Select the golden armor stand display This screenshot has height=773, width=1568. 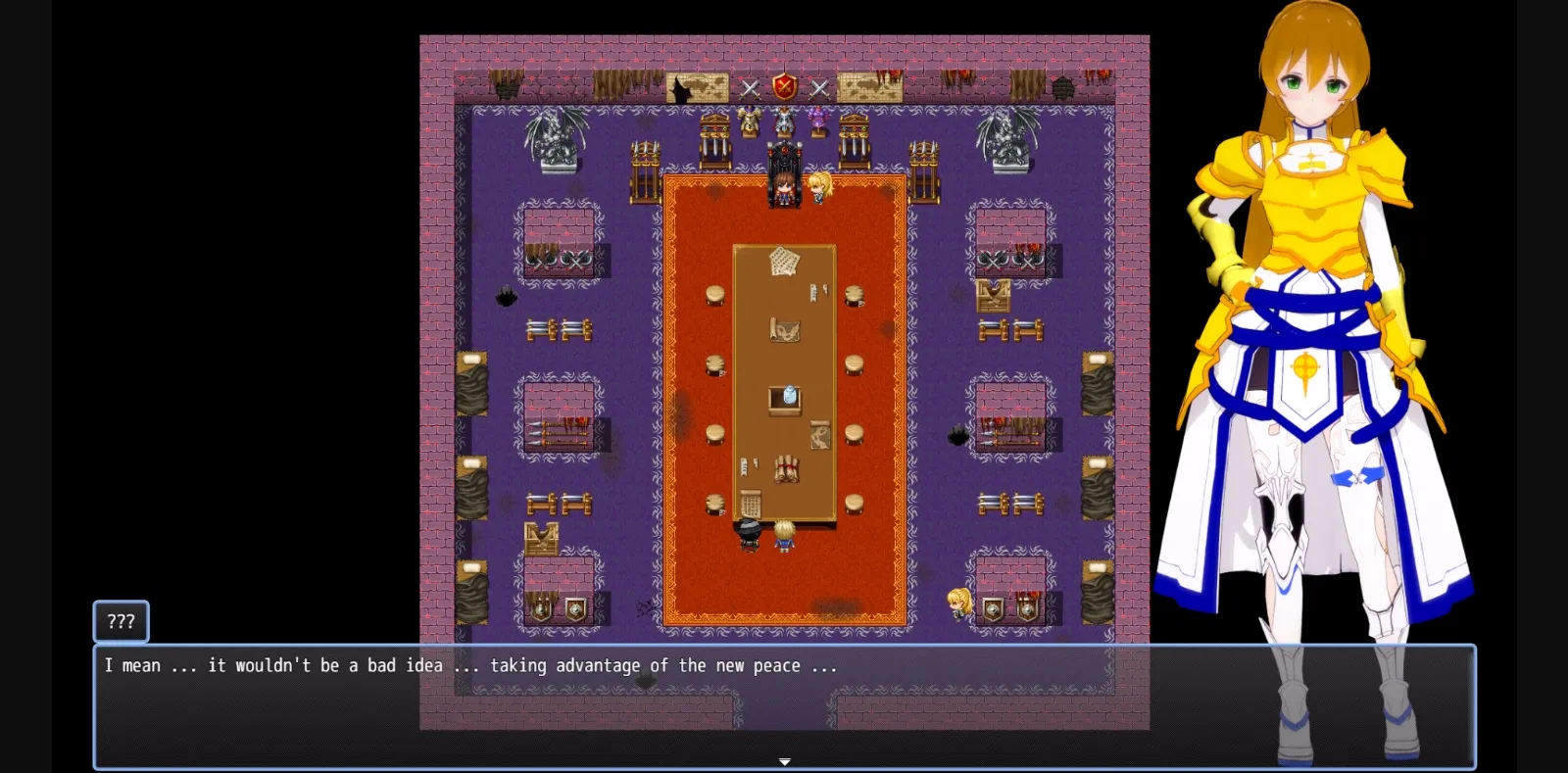[x=751, y=120]
